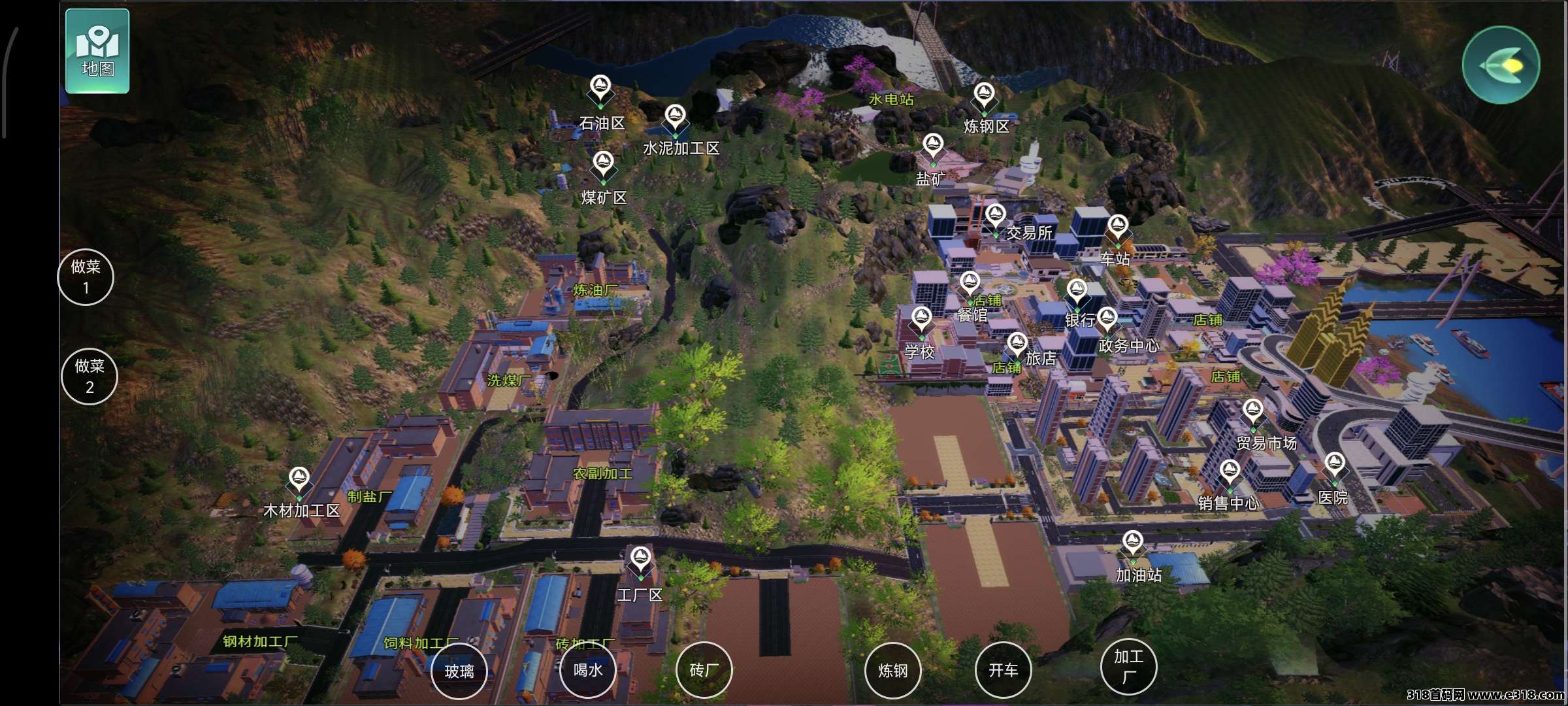1568x706 pixels.
Task: Select the 做菜 2 circle button
Action: 90,377
